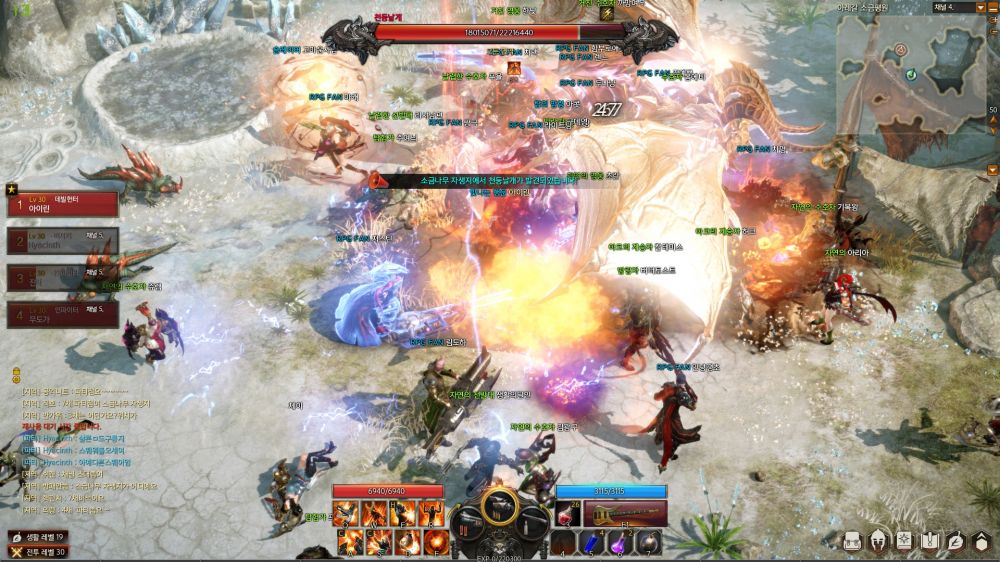Activate the R skill icon
1000x562 pixels.
430,513
